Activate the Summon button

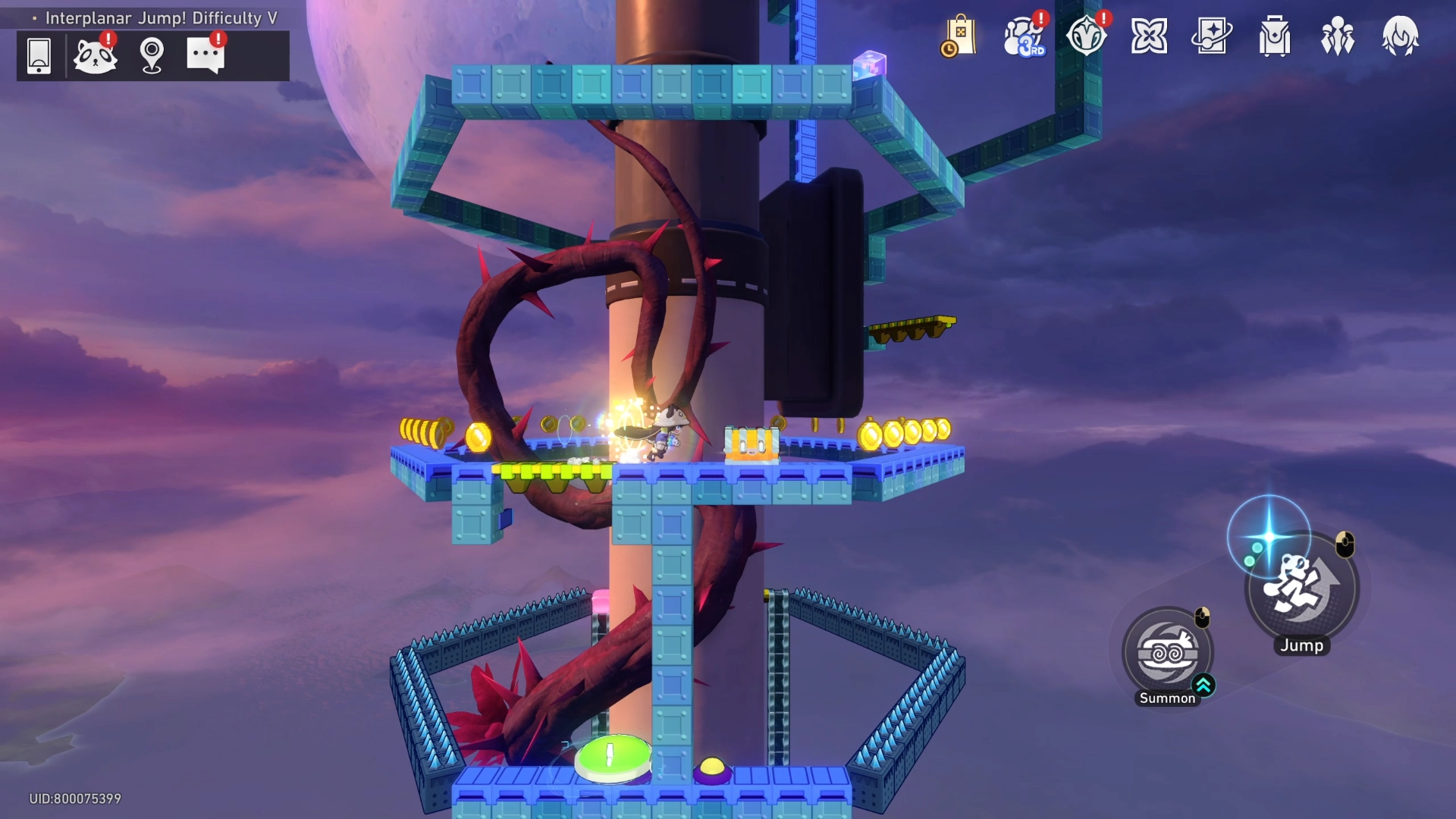click(x=1168, y=652)
